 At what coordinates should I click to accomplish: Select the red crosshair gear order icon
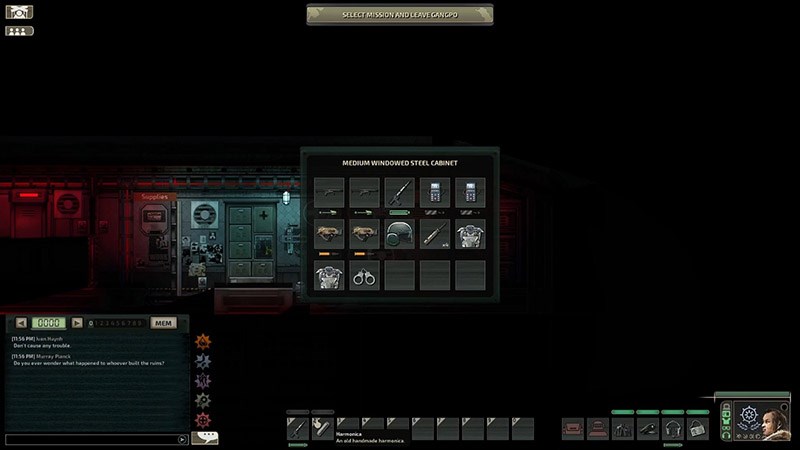pos(204,420)
